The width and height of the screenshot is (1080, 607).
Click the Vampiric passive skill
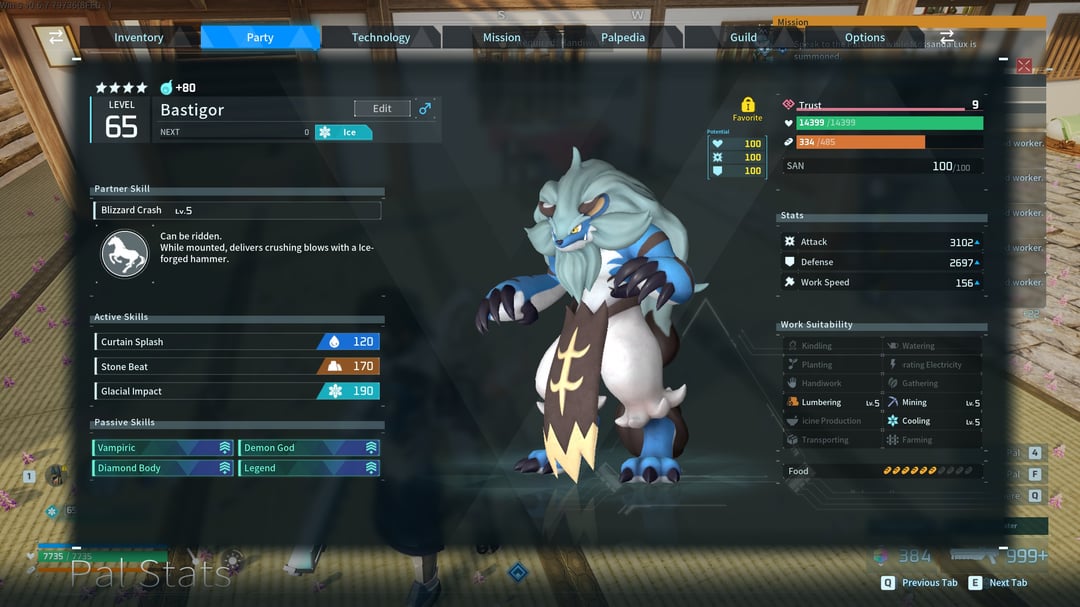point(163,448)
